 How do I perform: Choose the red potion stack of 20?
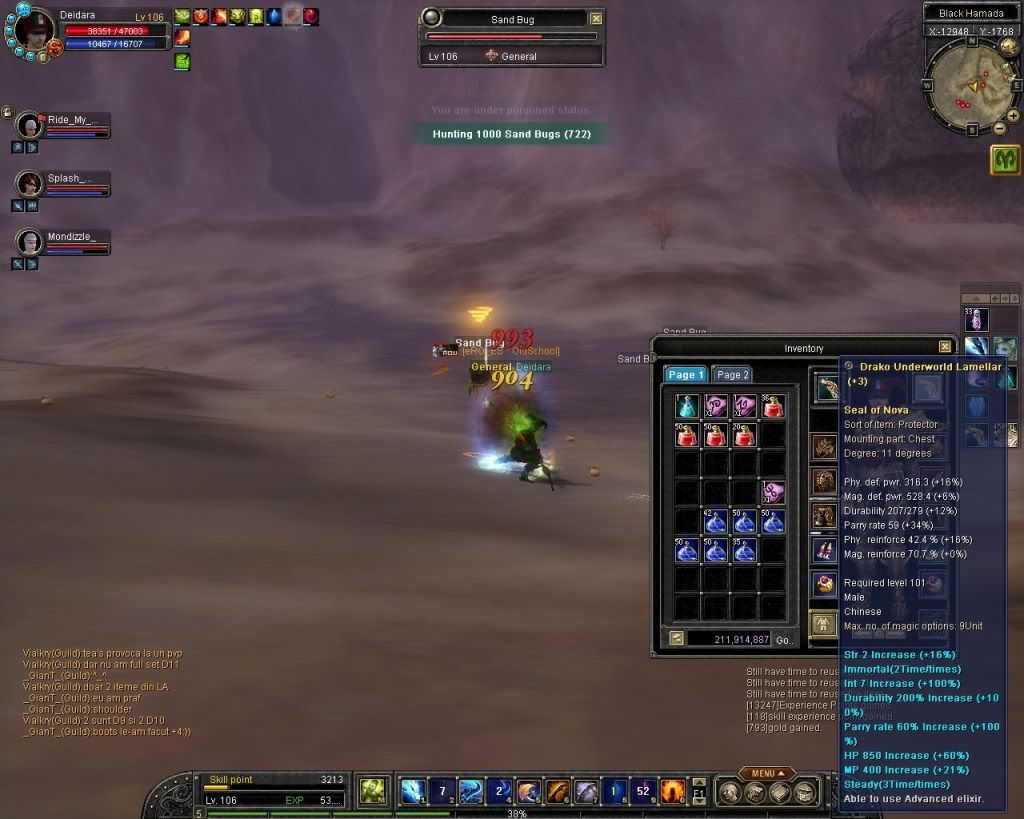[744, 435]
